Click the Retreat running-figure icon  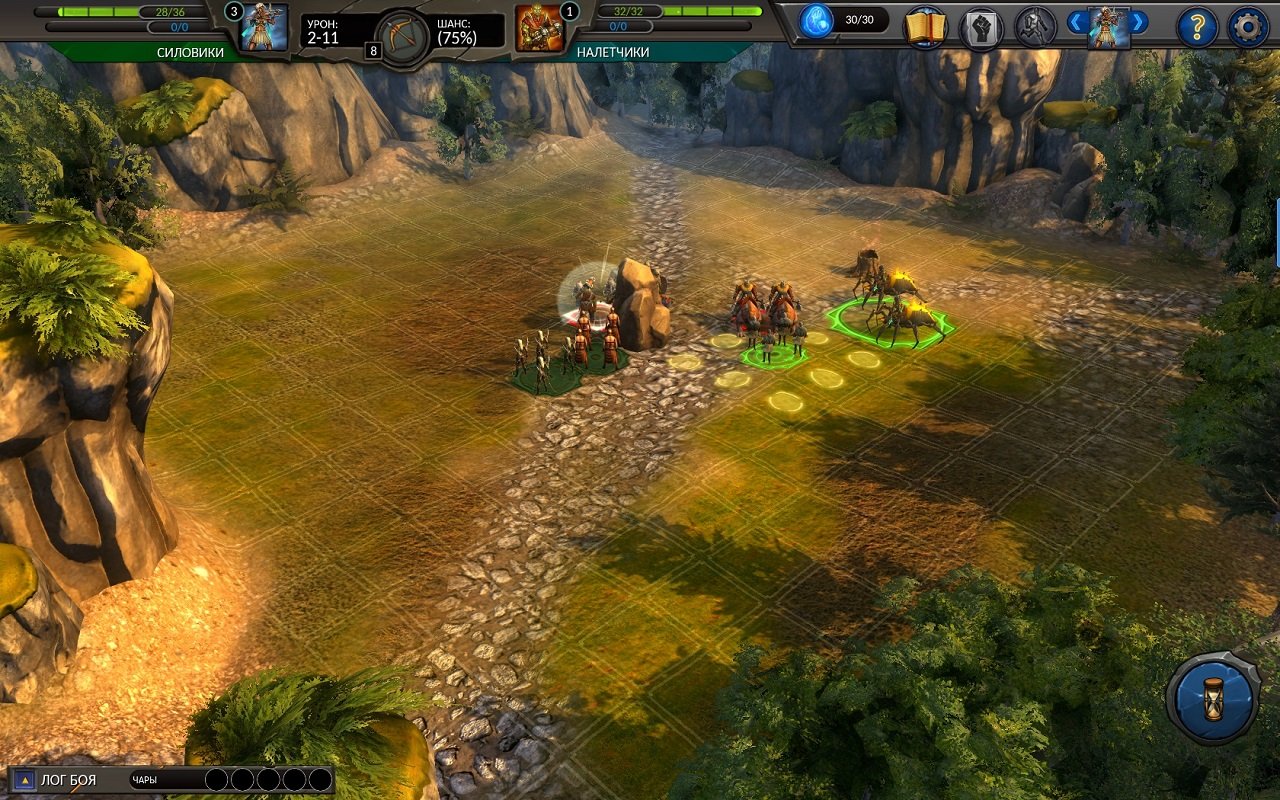[1035, 27]
